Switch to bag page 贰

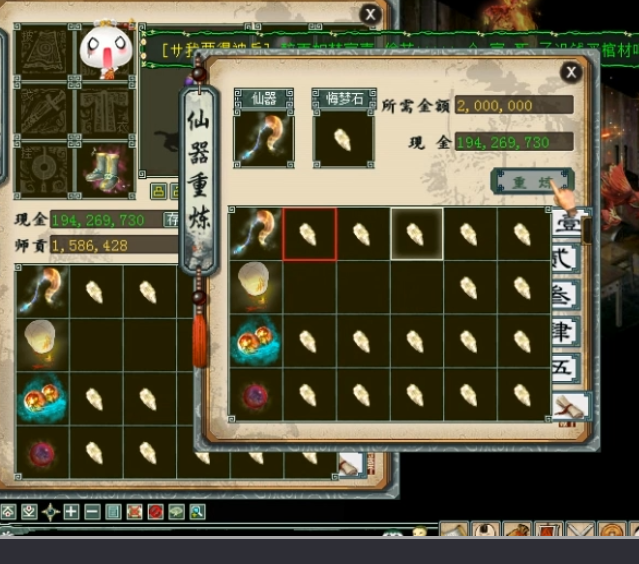(x=564, y=258)
